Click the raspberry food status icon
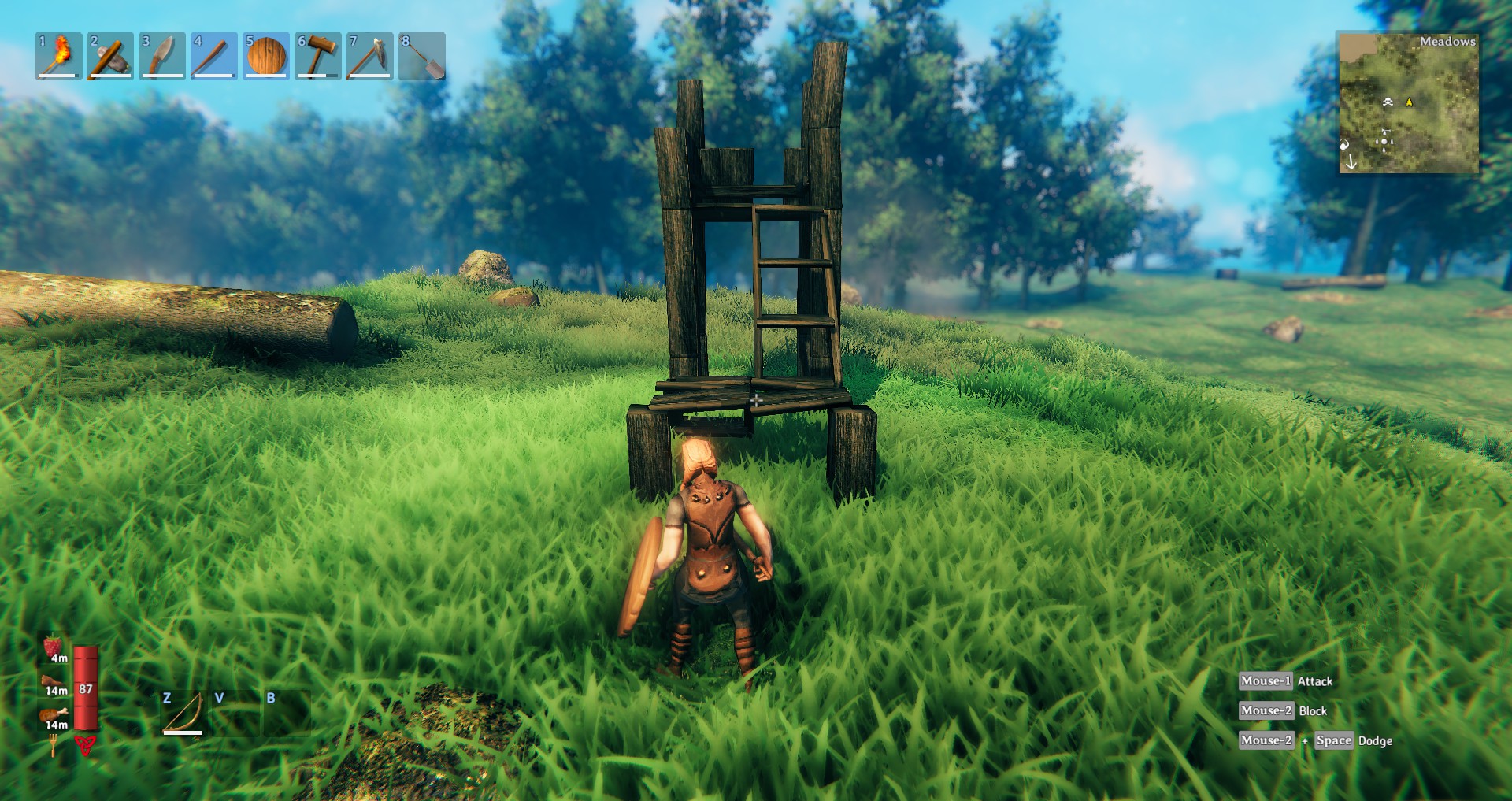This screenshot has height=801, width=1512. pyautogui.click(x=54, y=647)
